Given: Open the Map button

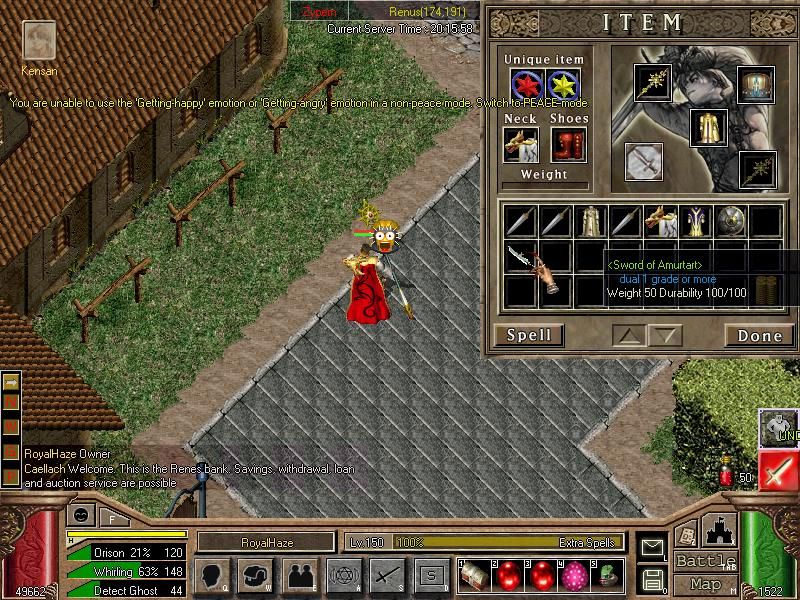Looking at the screenshot, I should pos(705,584).
